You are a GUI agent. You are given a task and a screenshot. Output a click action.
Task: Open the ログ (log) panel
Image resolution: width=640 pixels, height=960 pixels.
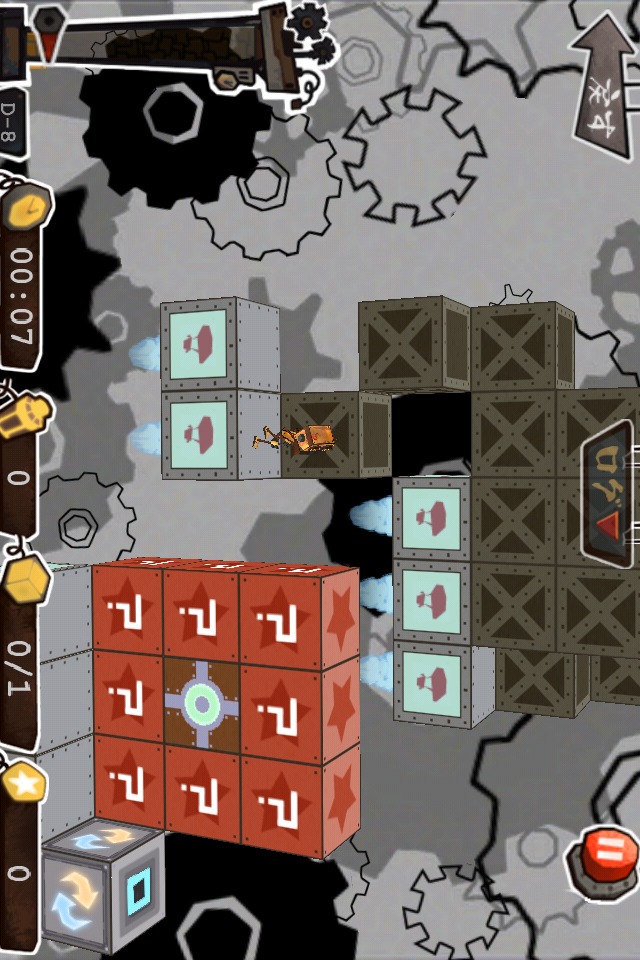click(x=609, y=495)
